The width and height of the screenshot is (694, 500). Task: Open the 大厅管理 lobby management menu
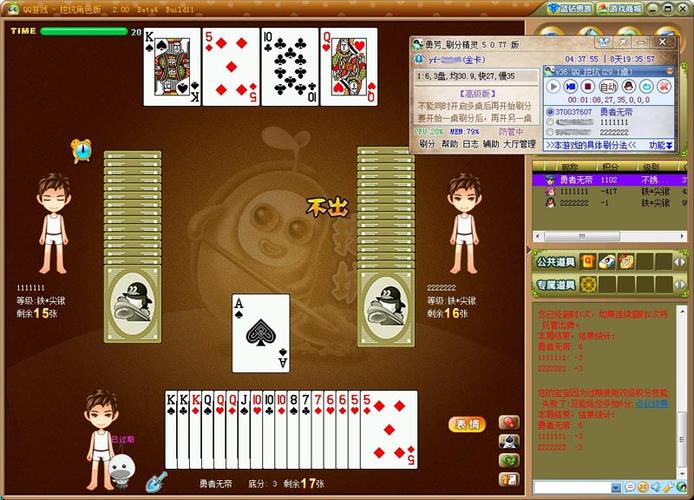tap(518, 144)
